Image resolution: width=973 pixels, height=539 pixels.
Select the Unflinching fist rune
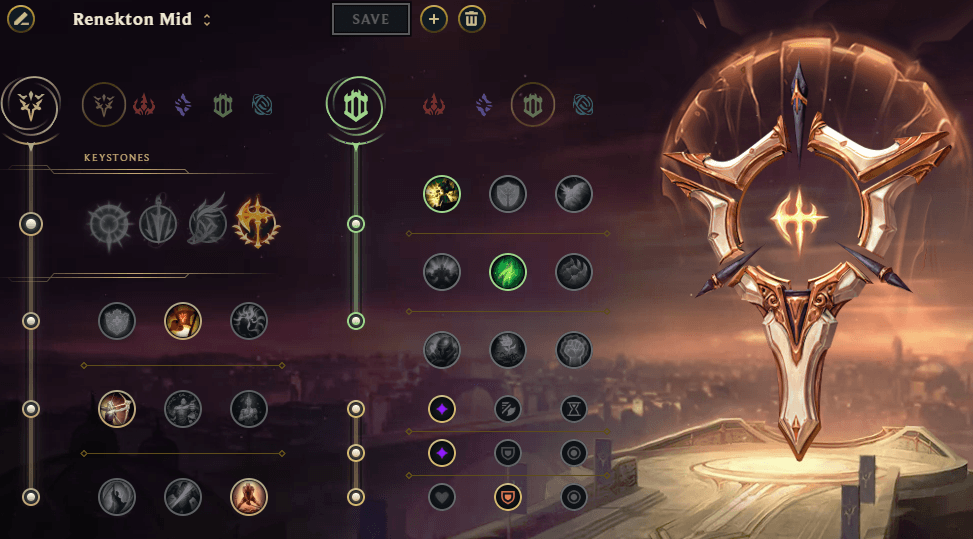pos(574,349)
